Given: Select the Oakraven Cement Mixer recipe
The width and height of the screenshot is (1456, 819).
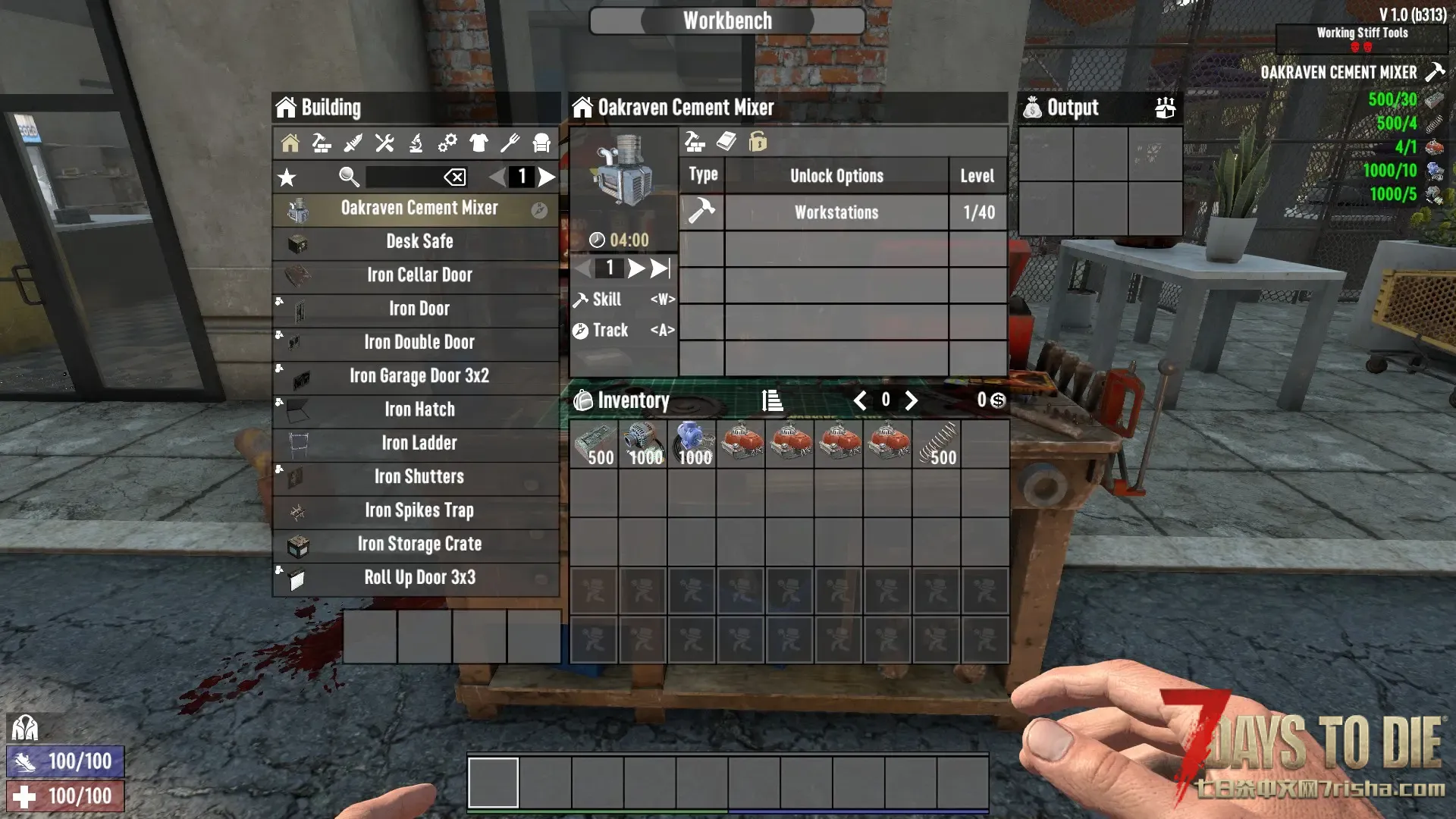Looking at the screenshot, I should pos(419,209).
